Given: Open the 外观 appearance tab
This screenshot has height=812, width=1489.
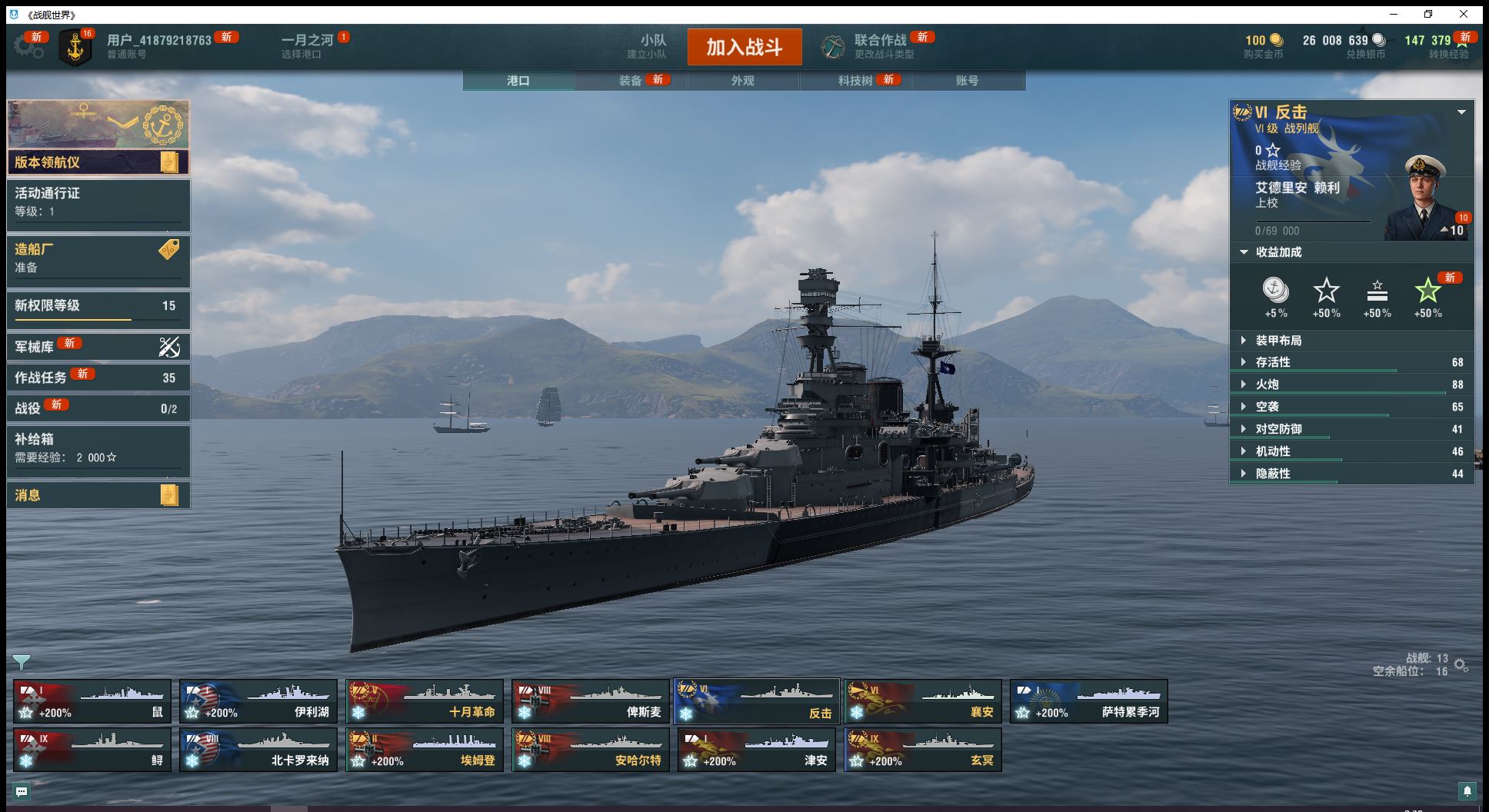Looking at the screenshot, I should point(742,81).
